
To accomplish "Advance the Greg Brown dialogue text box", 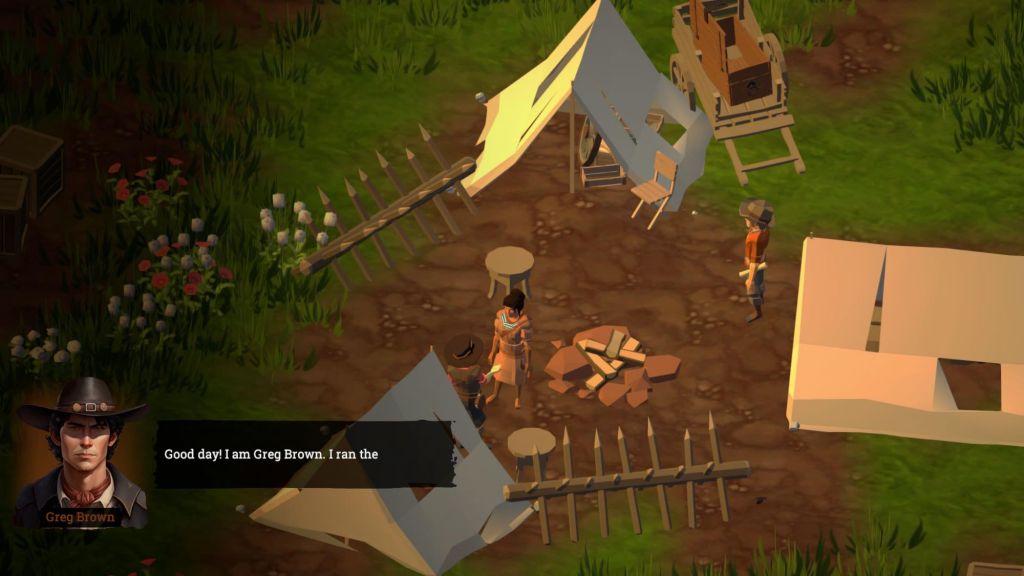I will tap(304, 454).
